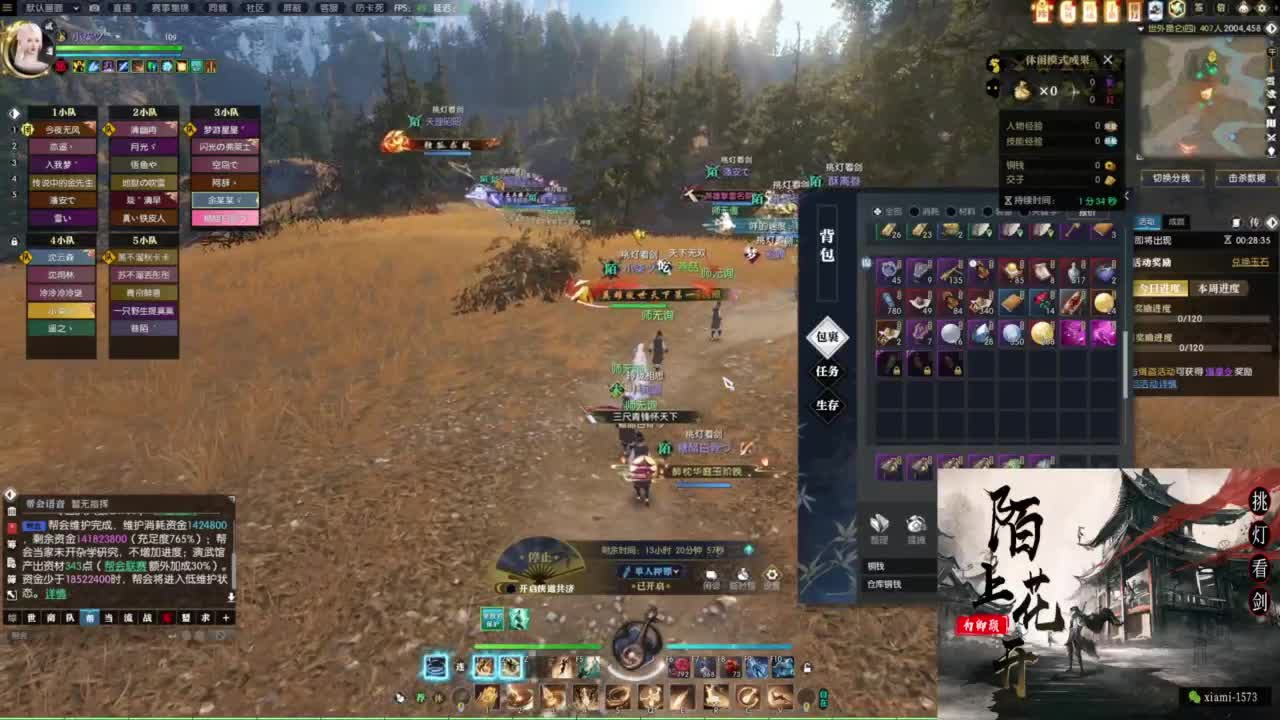Click the chat bubble icon near the bottom right
Viewport: 1280px width, 720px height.
(x=711, y=574)
